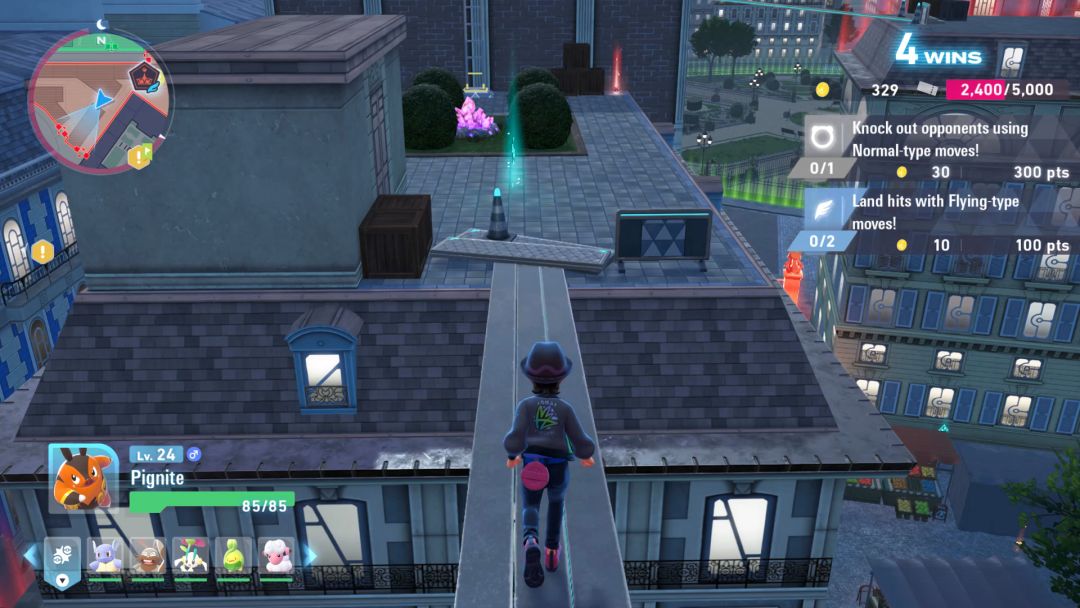
Task: Choose the brown bucktoothed Pokémon party slot
Action: tap(148, 555)
